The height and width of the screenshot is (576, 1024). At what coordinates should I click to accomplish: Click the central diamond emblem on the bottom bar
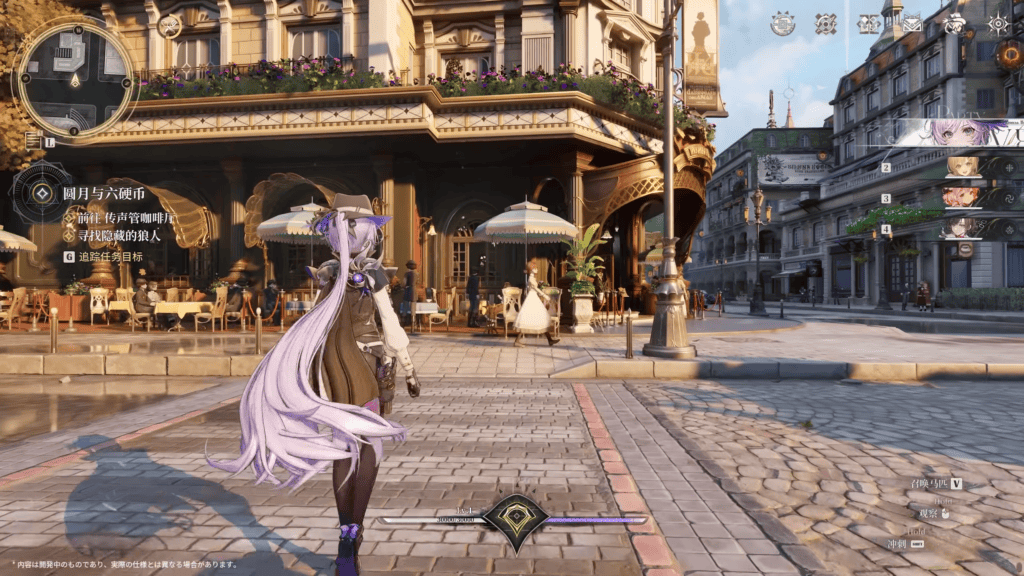point(515,518)
